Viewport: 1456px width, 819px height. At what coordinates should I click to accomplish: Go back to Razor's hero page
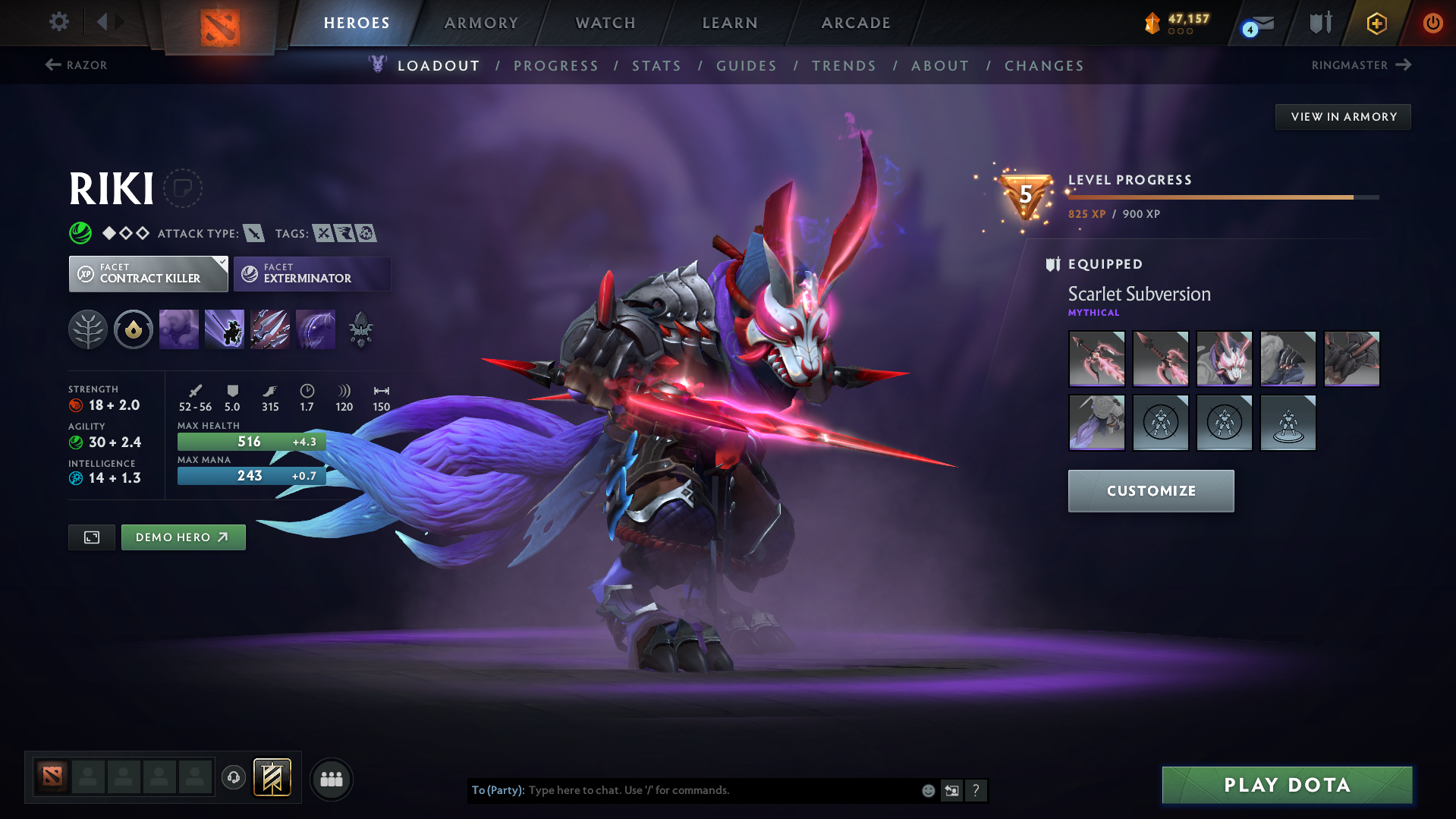tap(76, 65)
